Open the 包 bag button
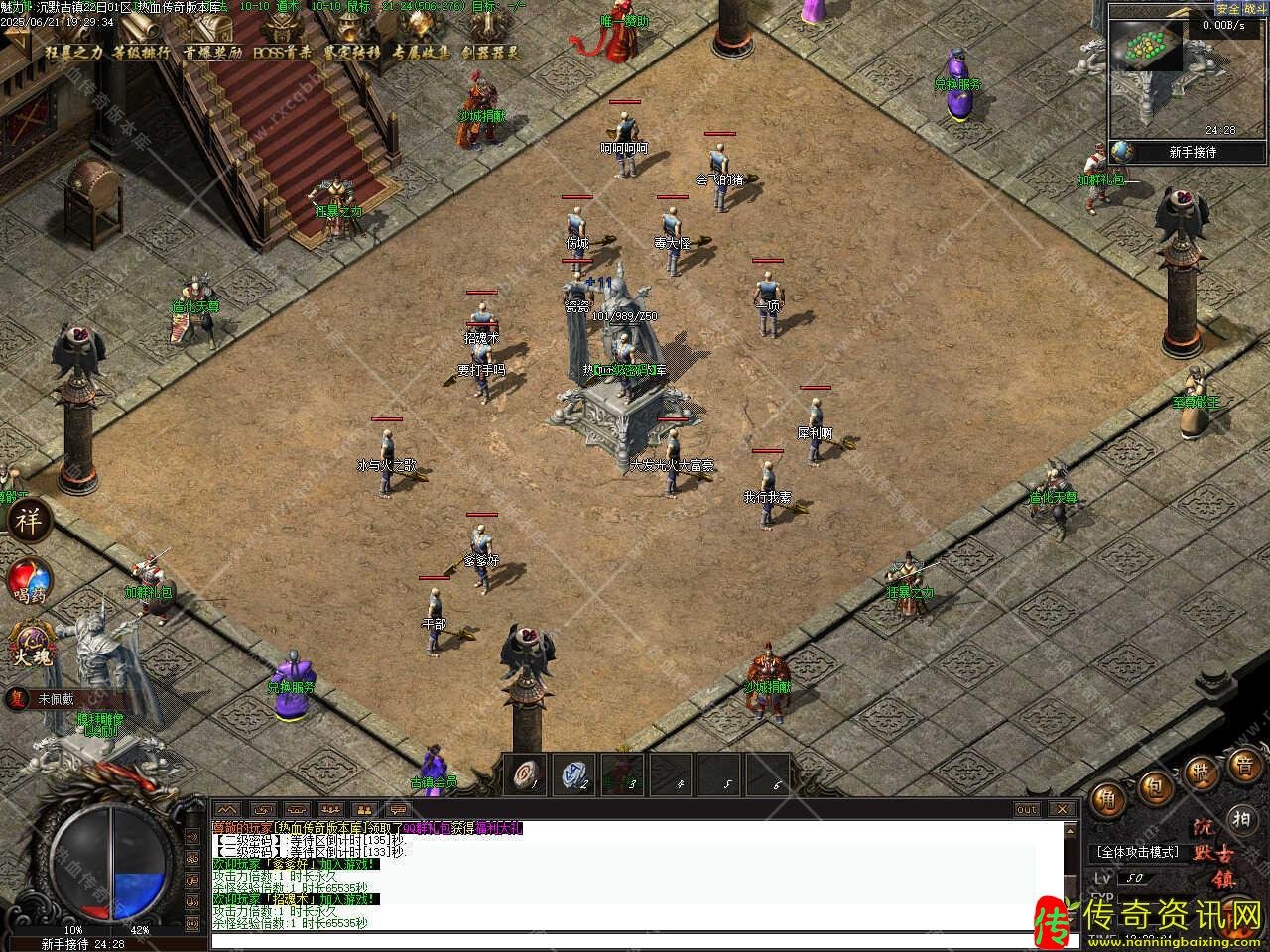 click(1155, 787)
